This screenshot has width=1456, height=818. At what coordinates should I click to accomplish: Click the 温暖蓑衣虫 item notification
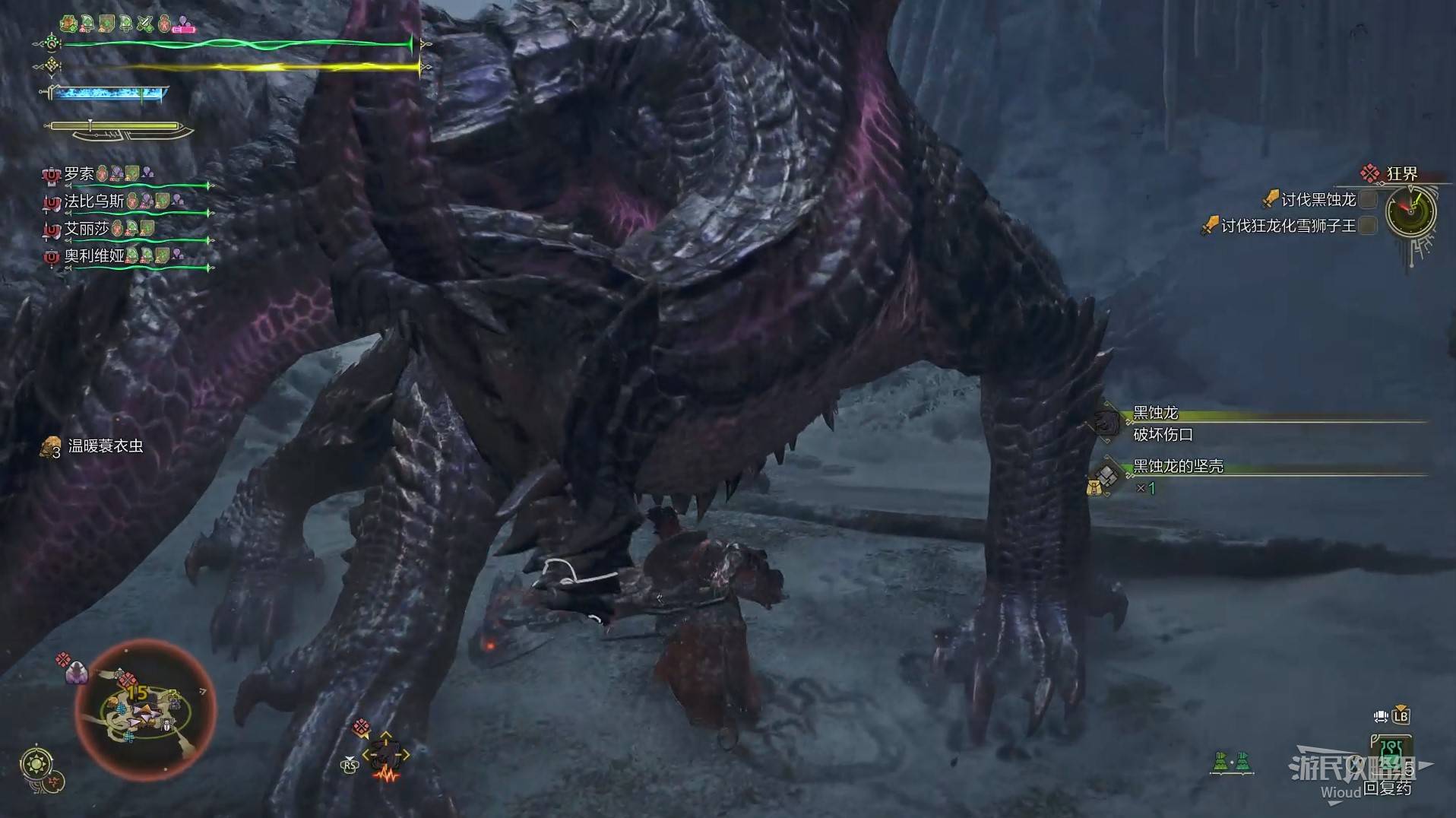(x=105, y=446)
